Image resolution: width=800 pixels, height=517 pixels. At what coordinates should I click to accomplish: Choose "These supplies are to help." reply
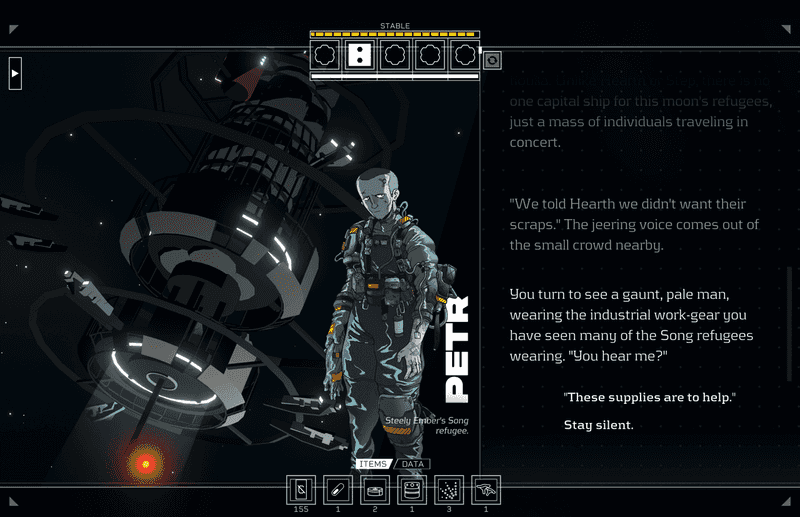pyautogui.click(x=650, y=398)
